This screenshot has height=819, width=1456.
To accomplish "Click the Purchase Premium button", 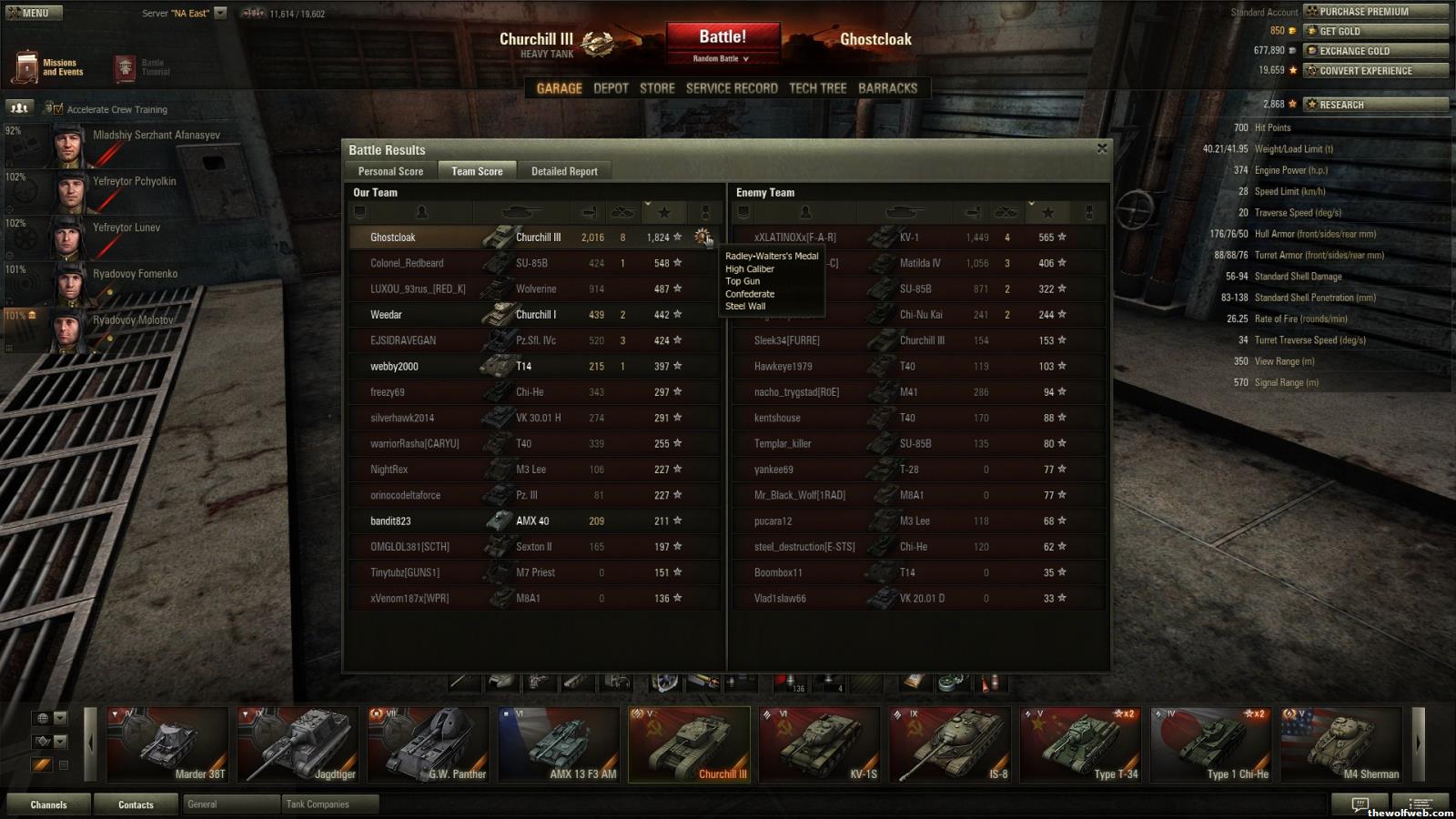I will tap(1374, 12).
